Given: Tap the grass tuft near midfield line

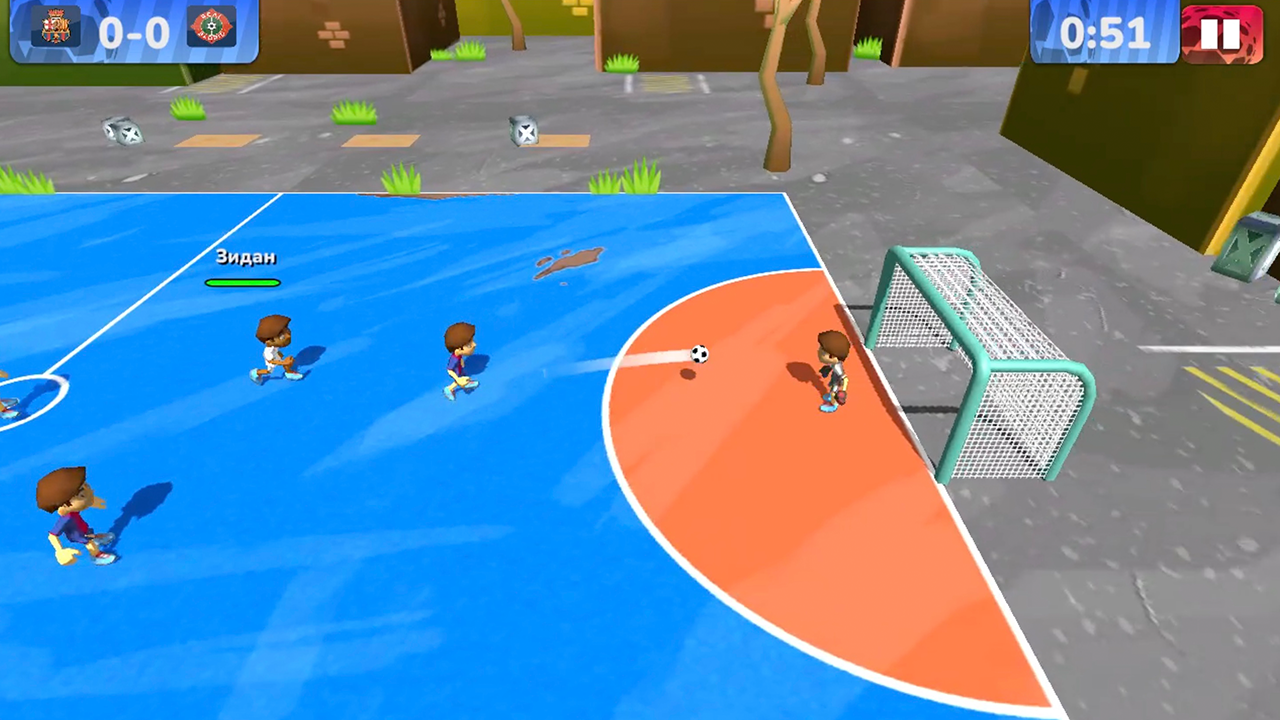Looking at the screenshot, I should 399,180.
